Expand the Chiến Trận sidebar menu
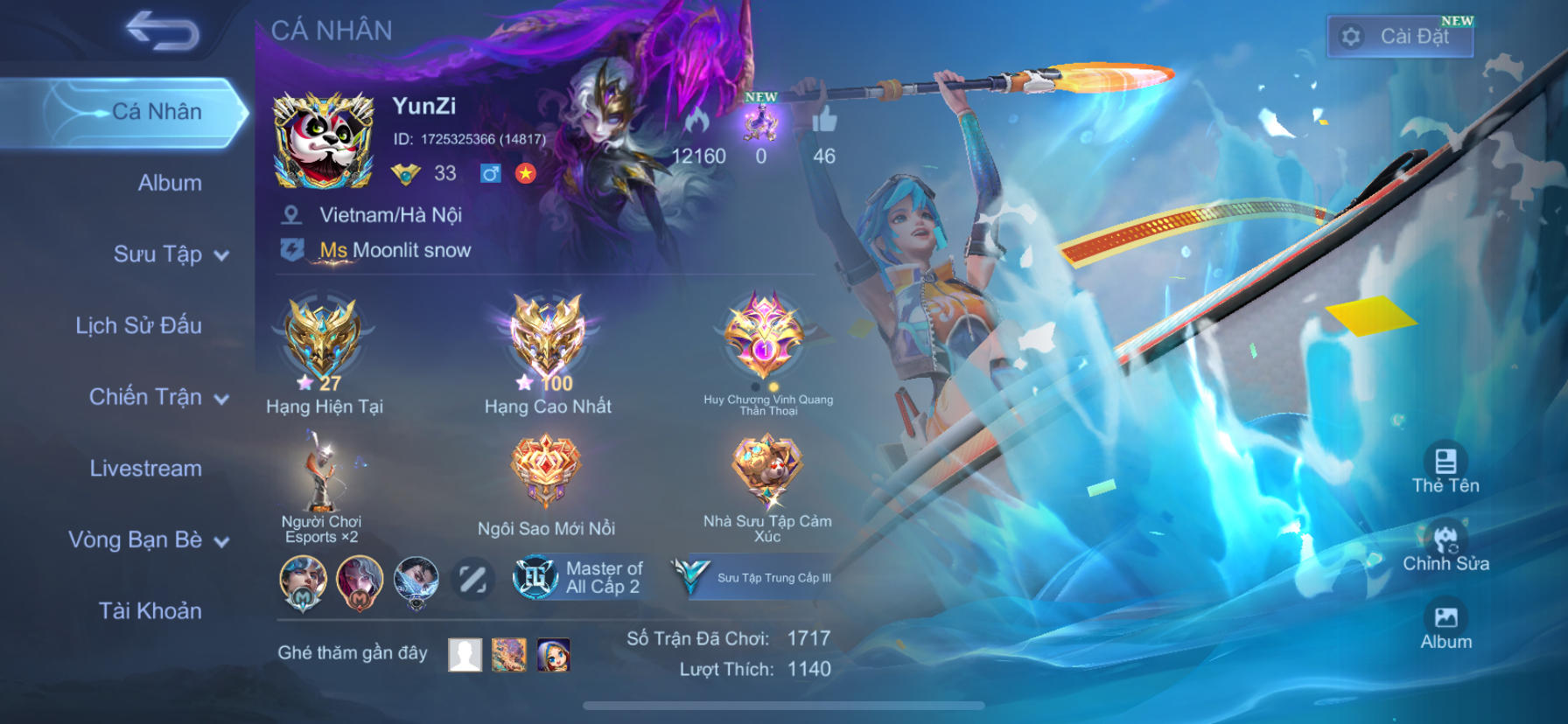The image size is (1568, 724). tap(158, 397)
